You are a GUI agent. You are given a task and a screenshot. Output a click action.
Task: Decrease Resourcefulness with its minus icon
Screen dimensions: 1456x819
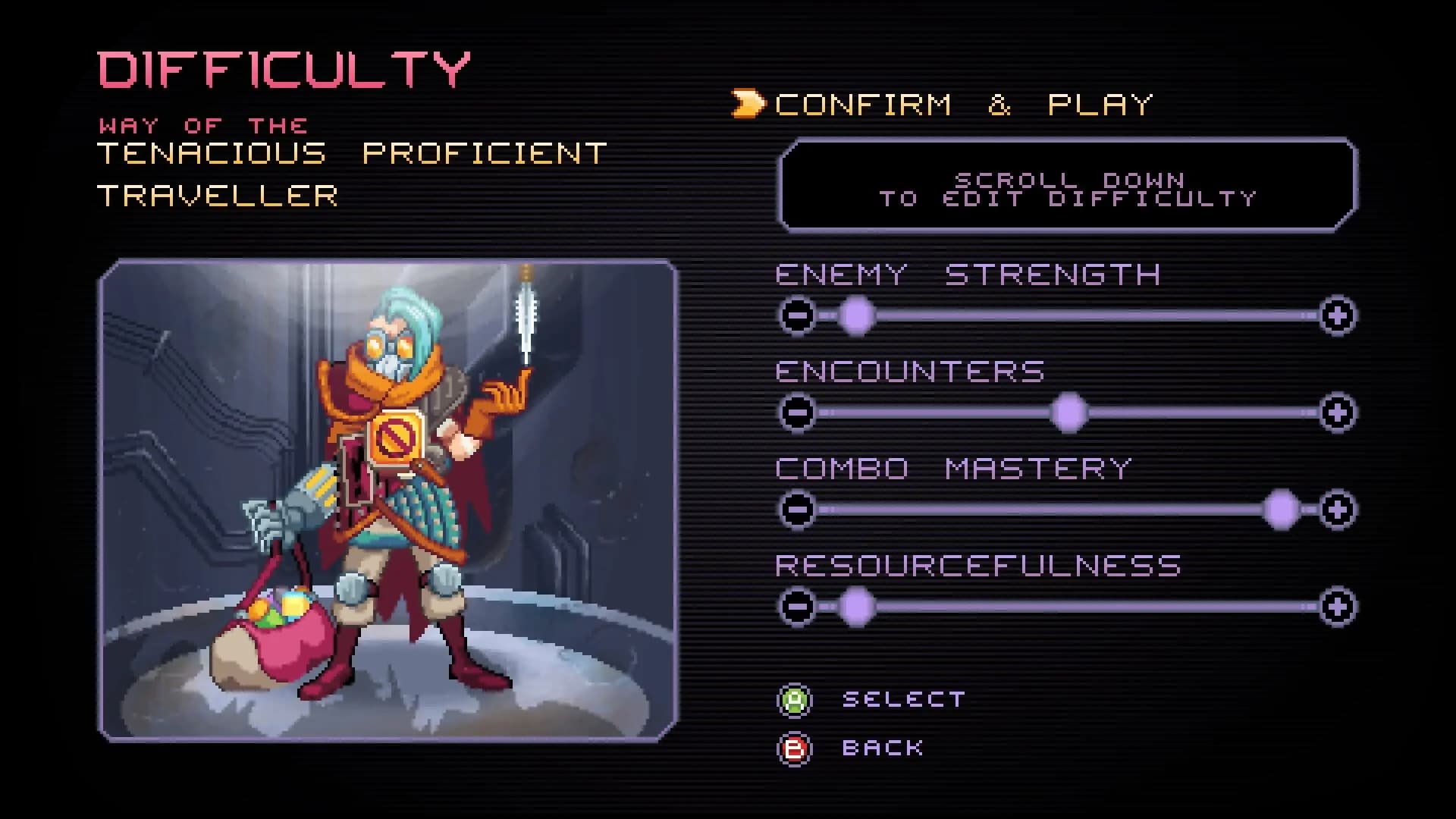(799, 605)
